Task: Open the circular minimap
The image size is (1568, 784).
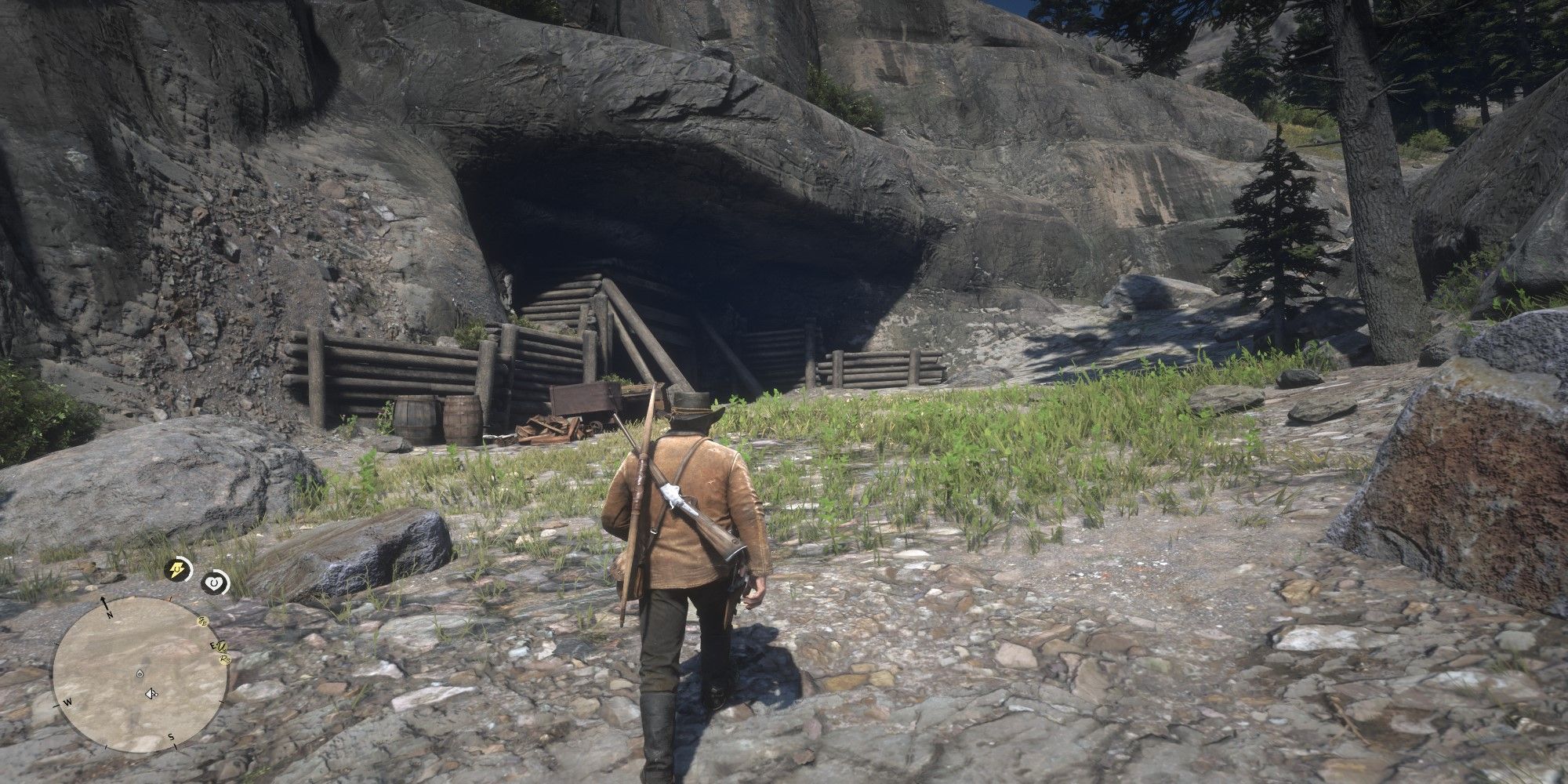Action: (140, 675)
